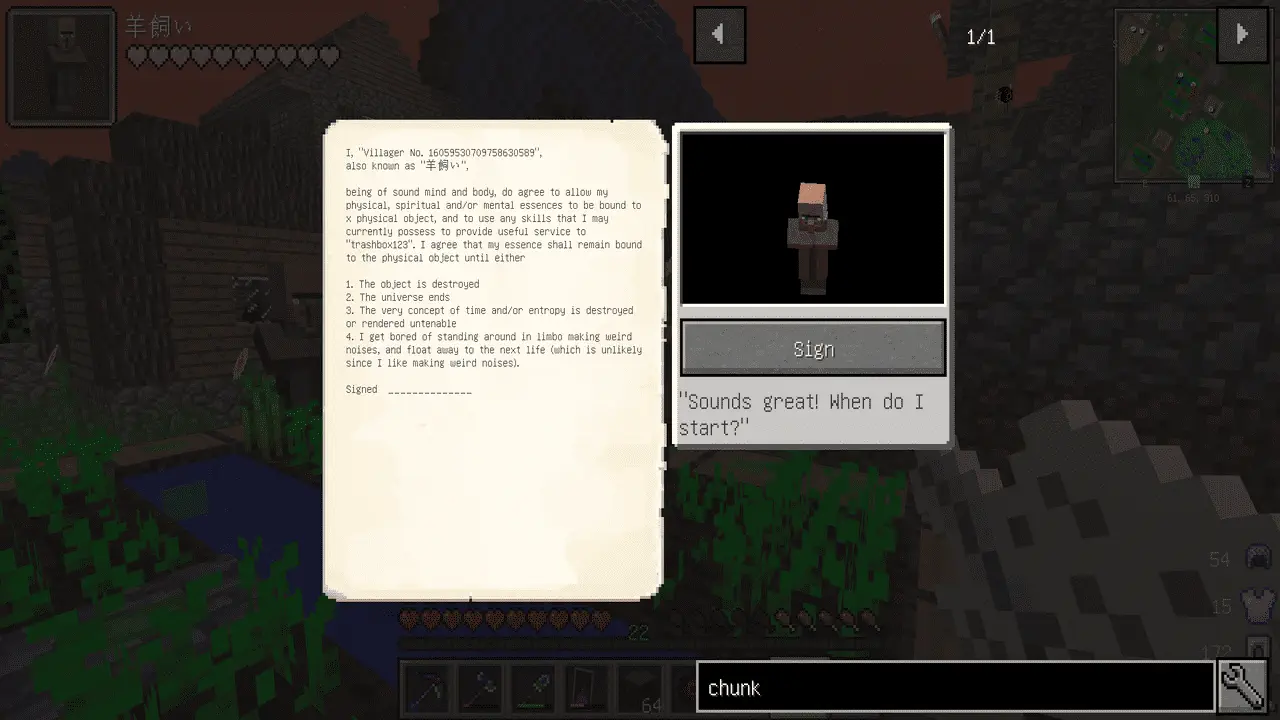Select the pickaxe hotbar slot
This screenshot has height=720, width=1280.
coord(426,688)
